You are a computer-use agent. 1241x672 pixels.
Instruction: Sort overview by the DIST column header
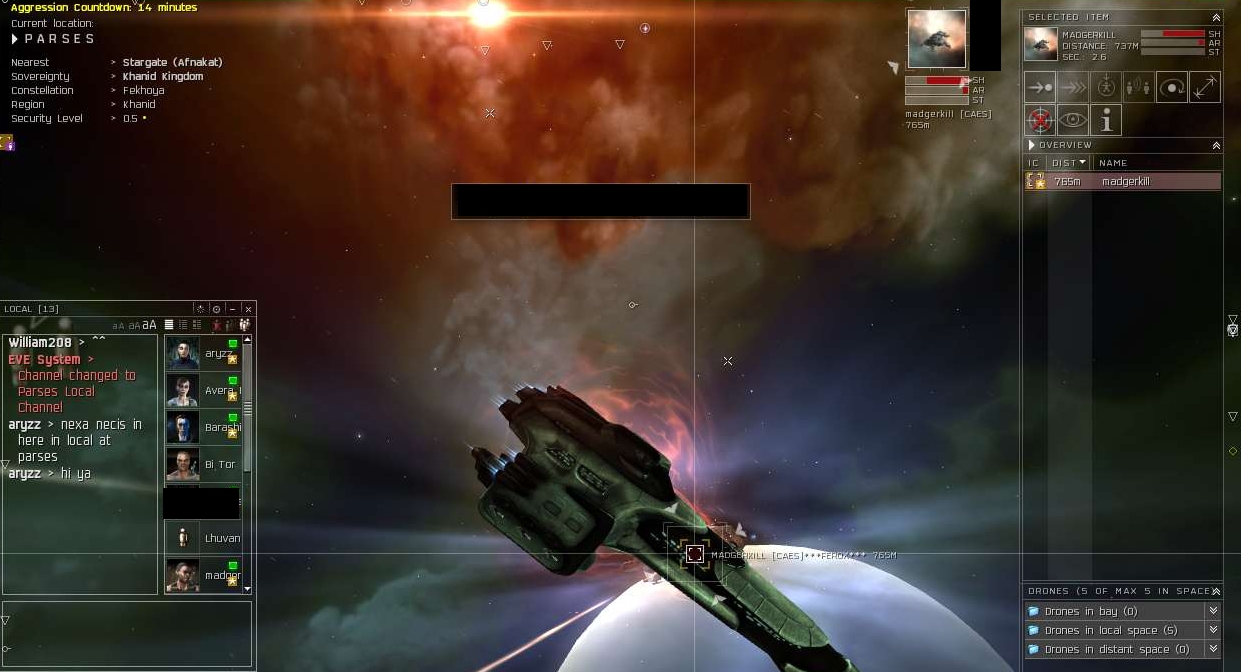click(1068, 162)
